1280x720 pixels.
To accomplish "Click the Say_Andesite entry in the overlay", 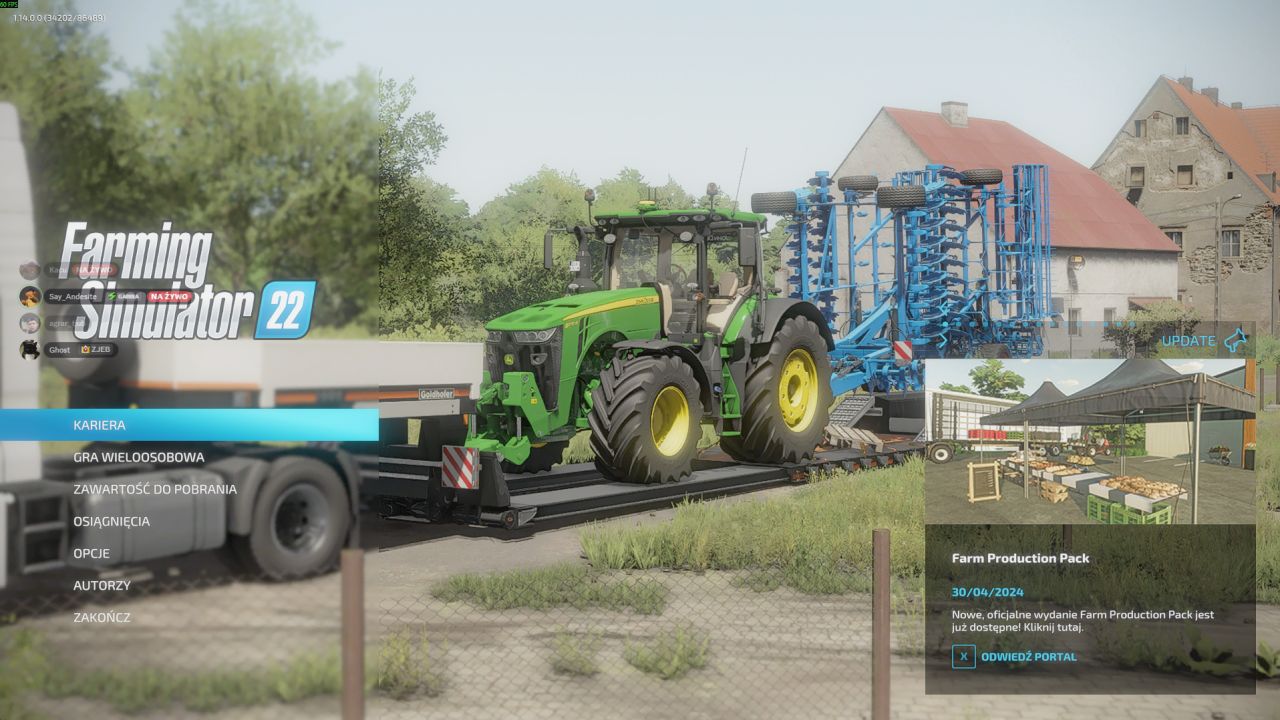I will (x=72, y=297).
